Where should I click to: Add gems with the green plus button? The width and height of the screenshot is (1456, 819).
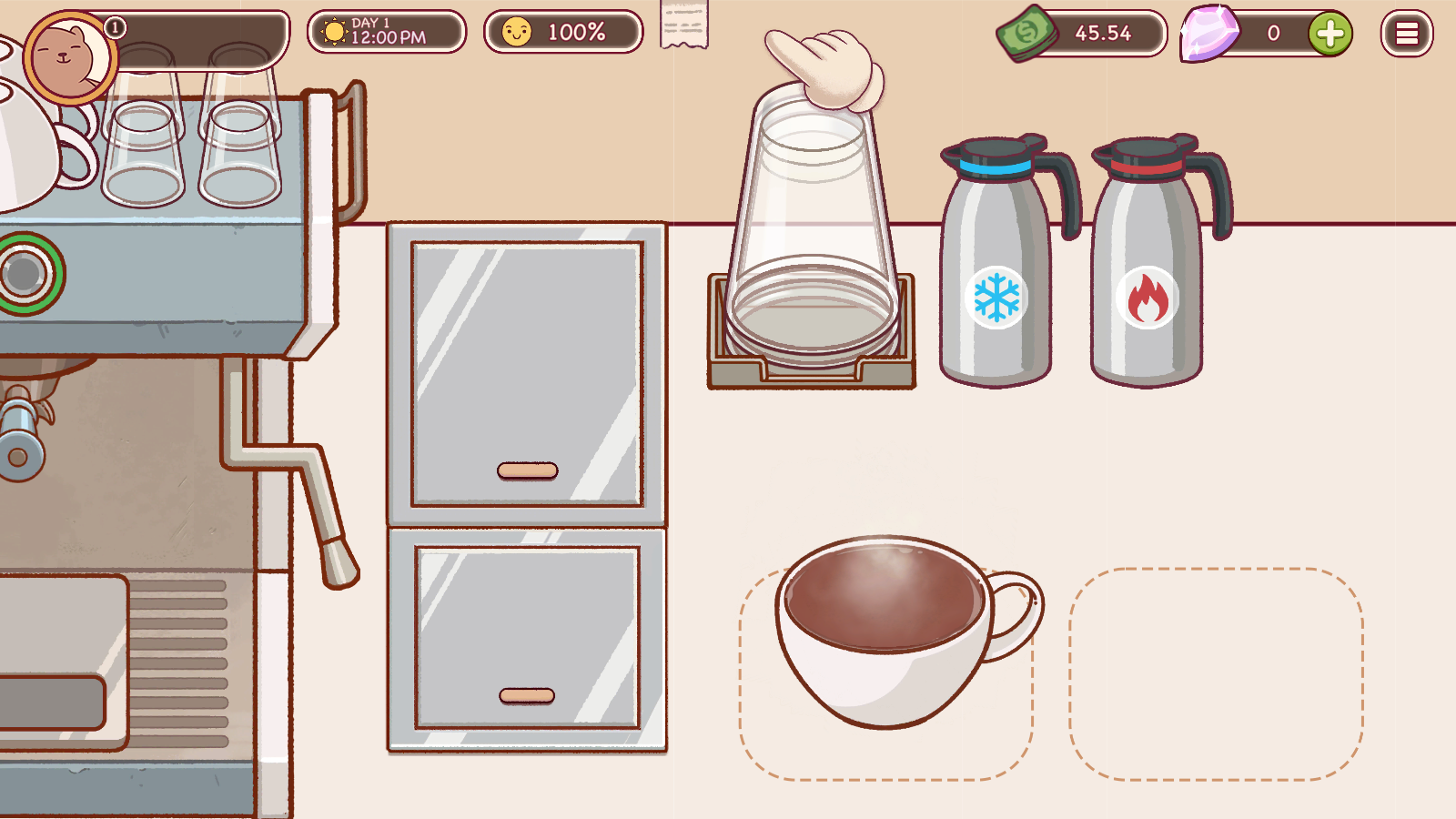pyautogui.click(x=1330, y=35)
